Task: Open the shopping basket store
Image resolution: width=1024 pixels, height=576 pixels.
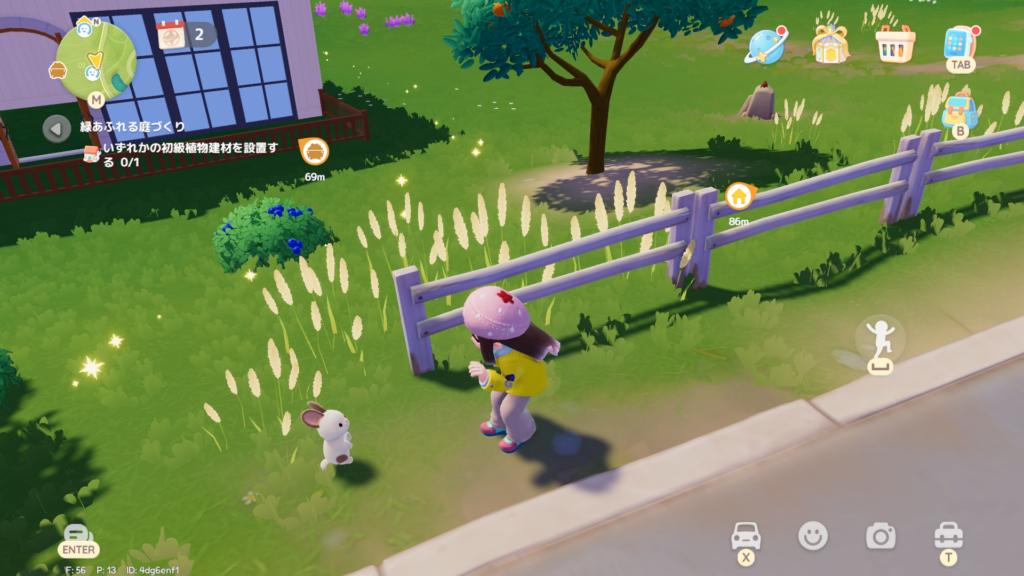Action: pos(894,44)
